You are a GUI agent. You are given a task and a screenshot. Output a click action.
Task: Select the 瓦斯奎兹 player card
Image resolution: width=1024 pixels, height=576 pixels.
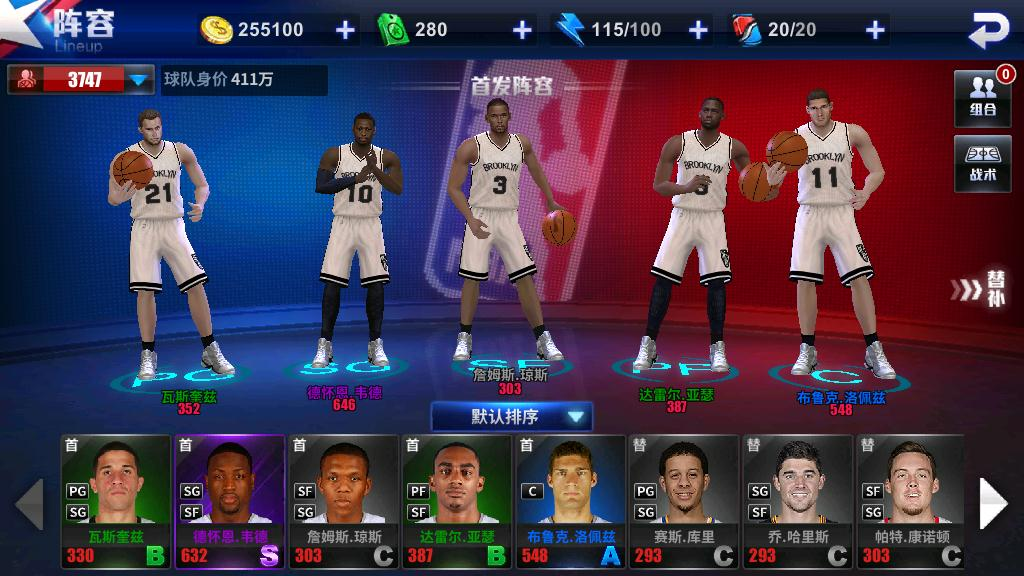coord(116,501)
